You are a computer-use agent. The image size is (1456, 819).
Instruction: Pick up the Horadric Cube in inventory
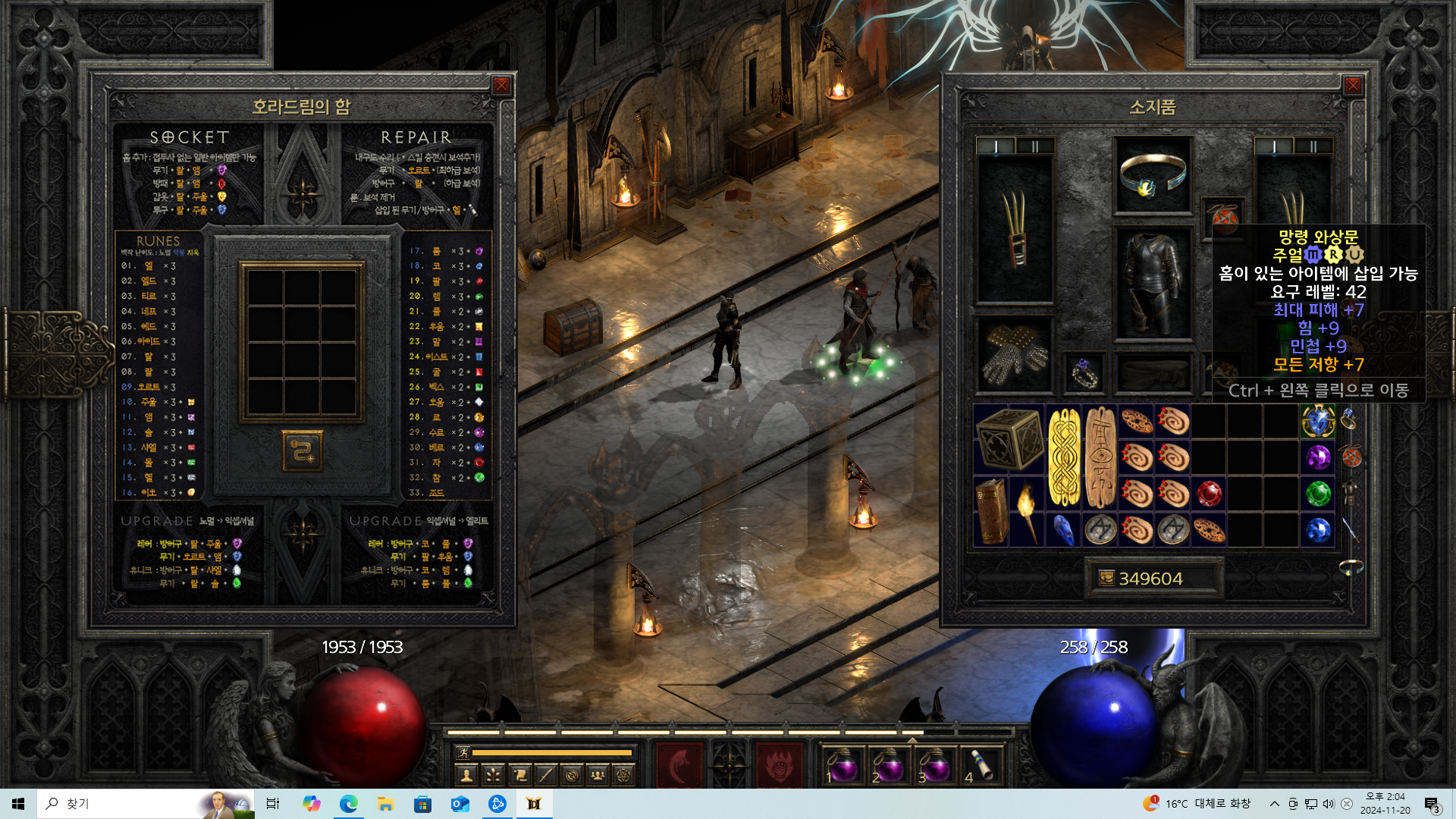pos(1009,439)
